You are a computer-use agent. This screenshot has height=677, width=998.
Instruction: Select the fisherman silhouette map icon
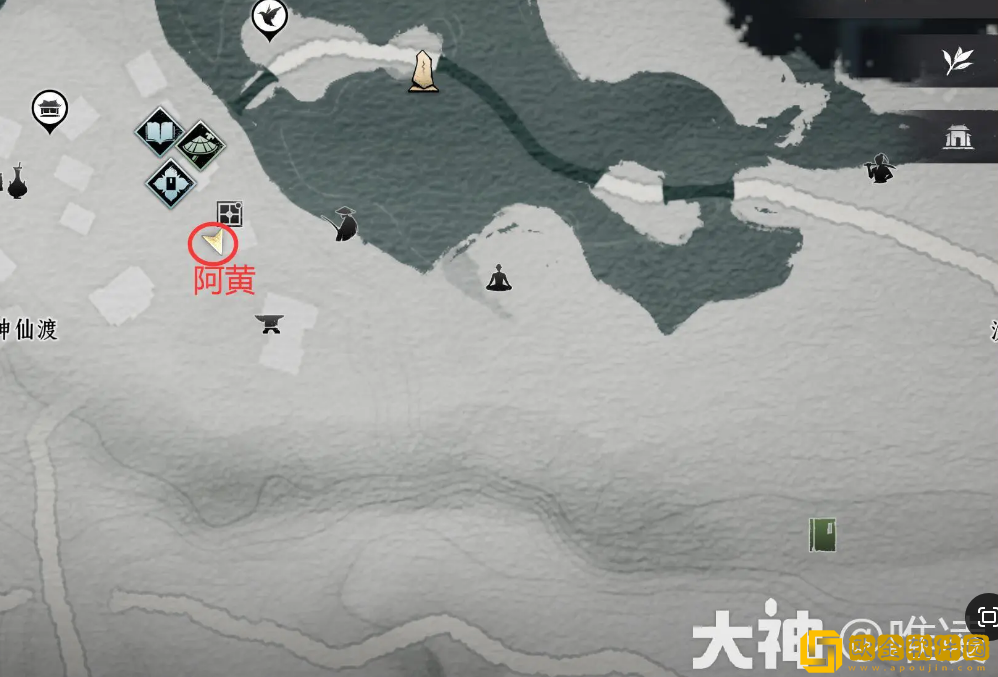point(345,224)
